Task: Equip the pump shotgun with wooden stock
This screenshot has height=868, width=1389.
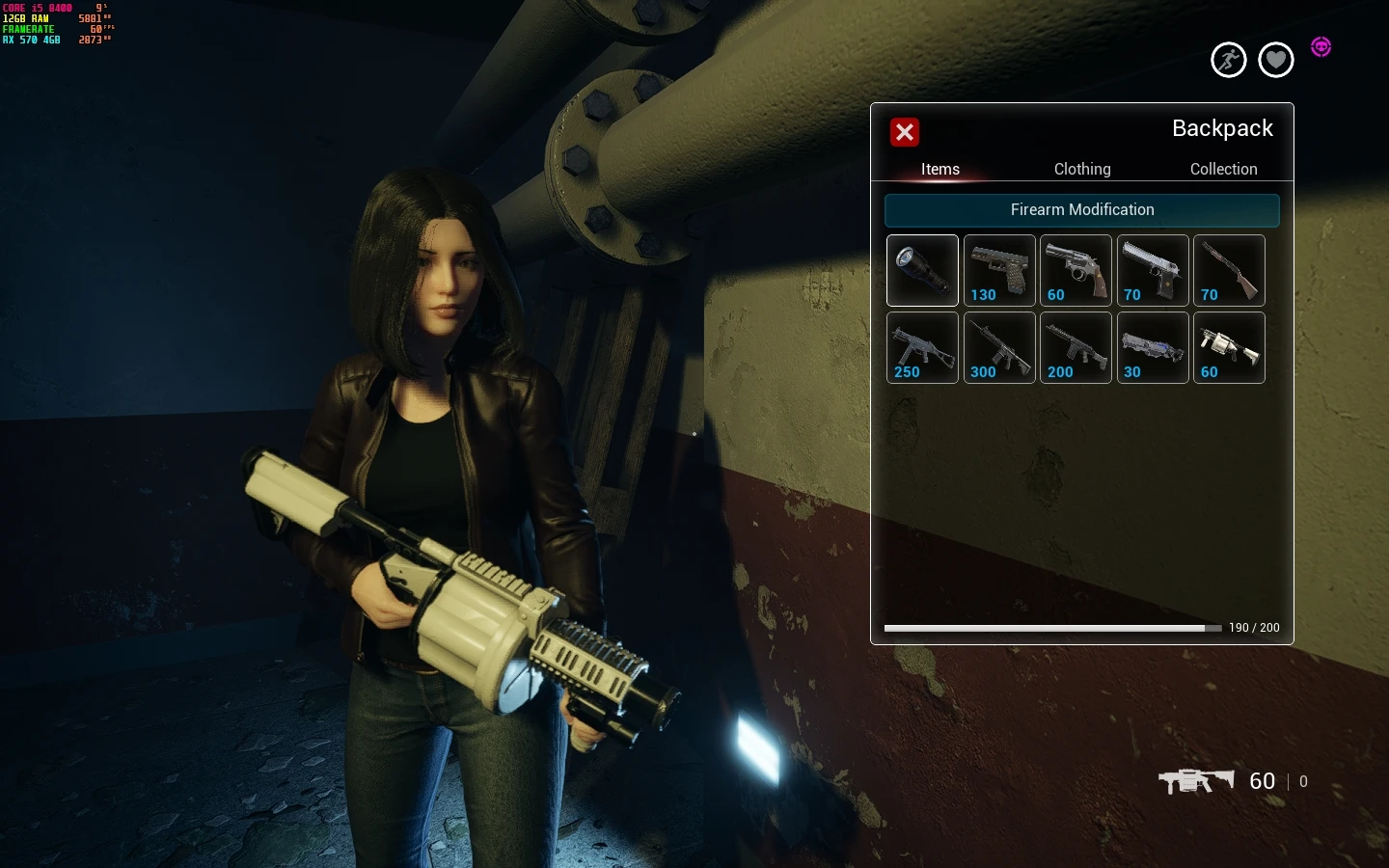Action: click(1229, 270)
